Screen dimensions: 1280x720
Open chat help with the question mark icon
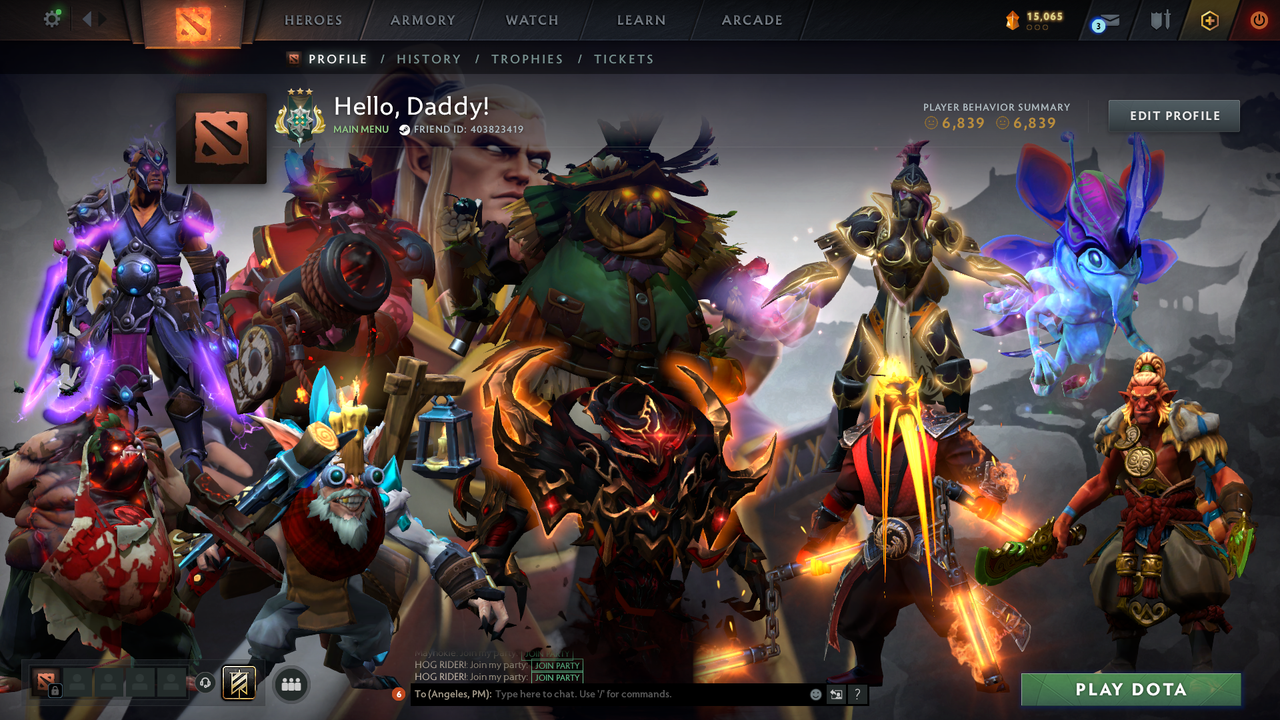[x=857, y=693]
